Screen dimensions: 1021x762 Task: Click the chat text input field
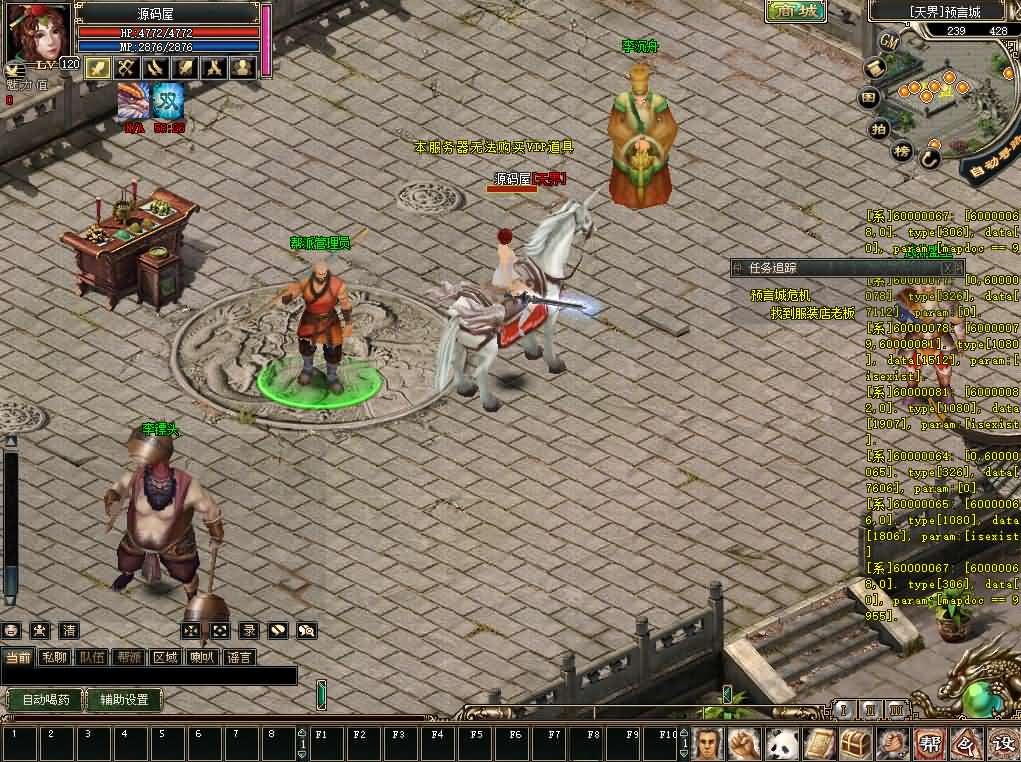click(150, 677)
